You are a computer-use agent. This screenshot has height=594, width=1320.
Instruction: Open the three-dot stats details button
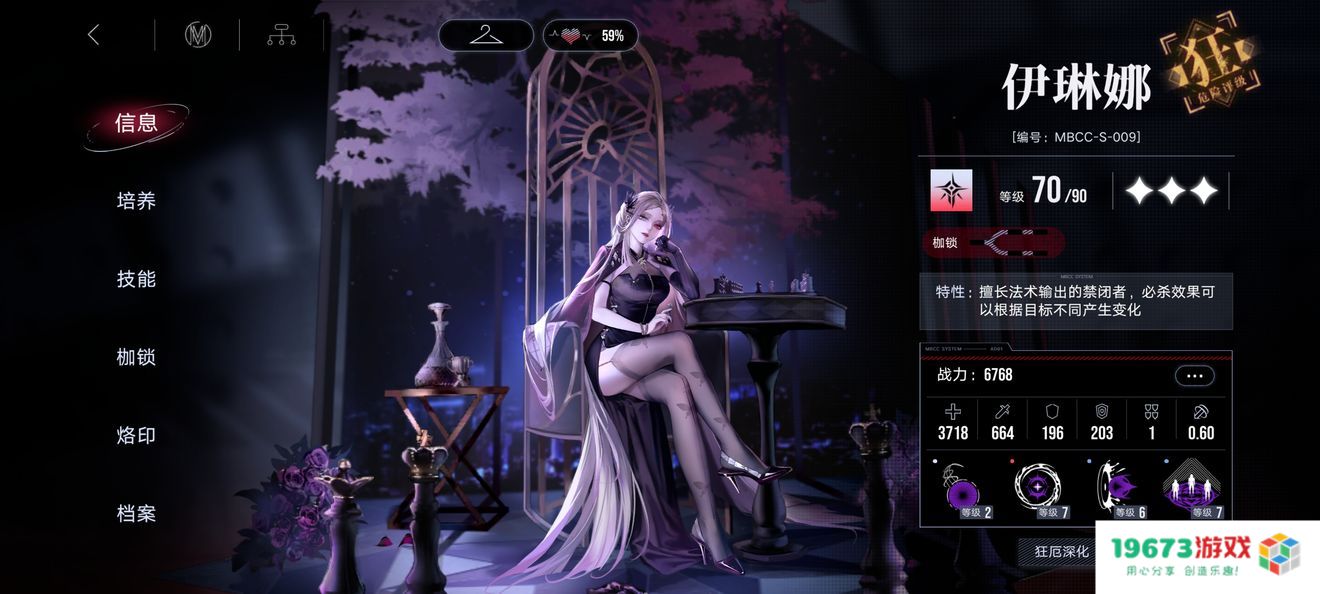tap(1194, 376)
